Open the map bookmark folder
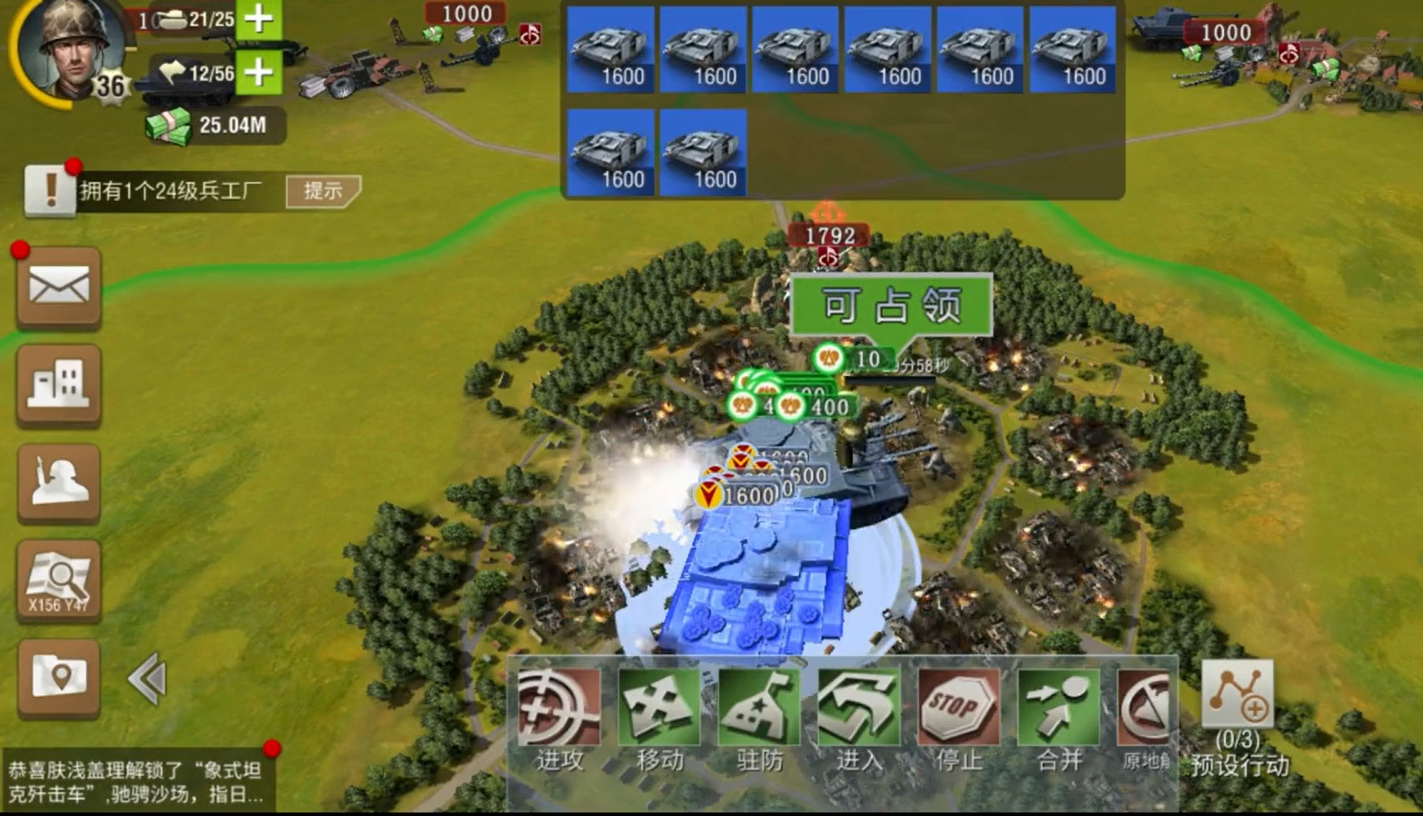Image resolution: width=1423 pixels, height=816 pixels. click(x=59, y=677)
